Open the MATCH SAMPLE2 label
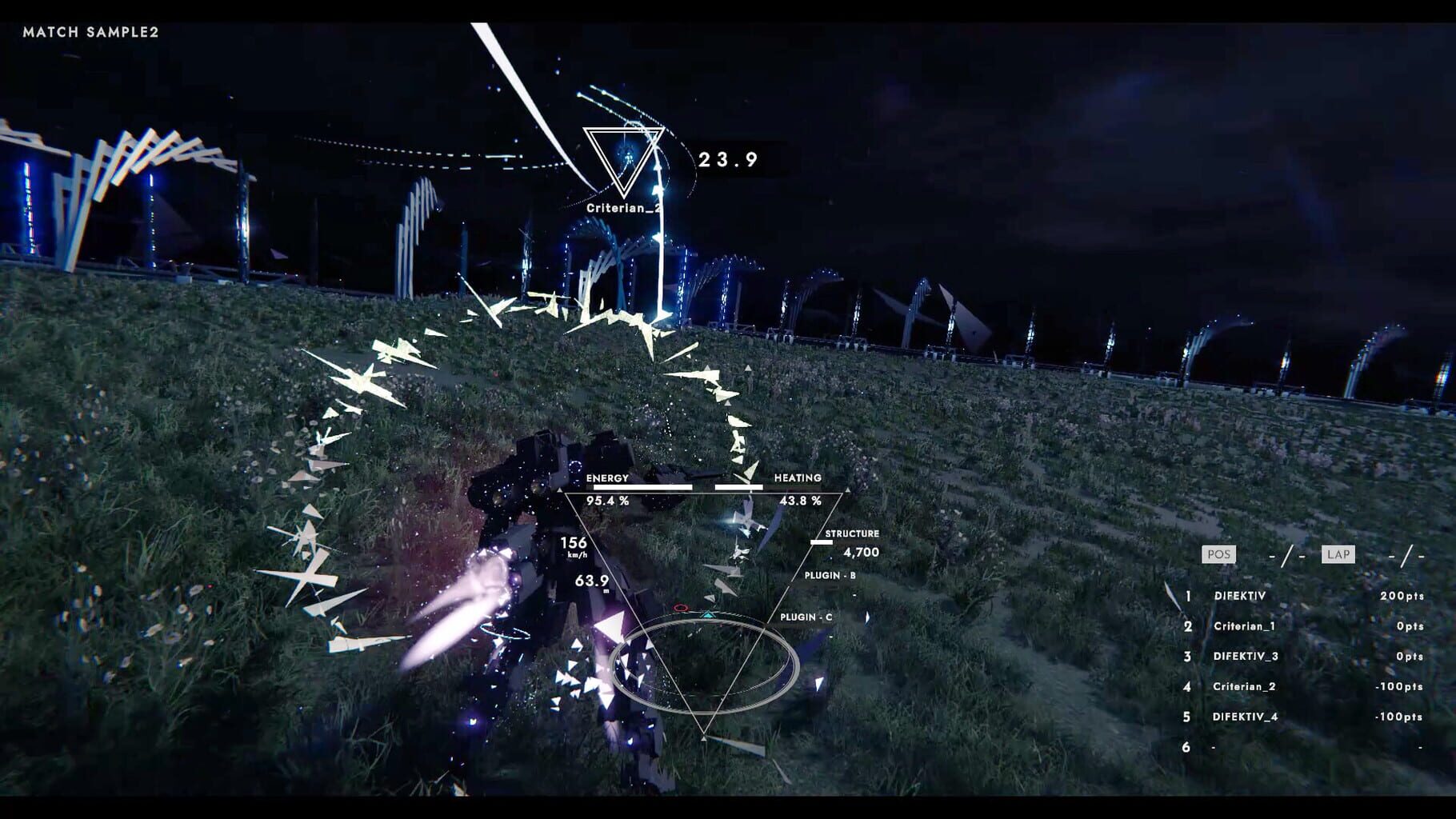Screen dimensions: 1456x819 (x=90, y=34)
